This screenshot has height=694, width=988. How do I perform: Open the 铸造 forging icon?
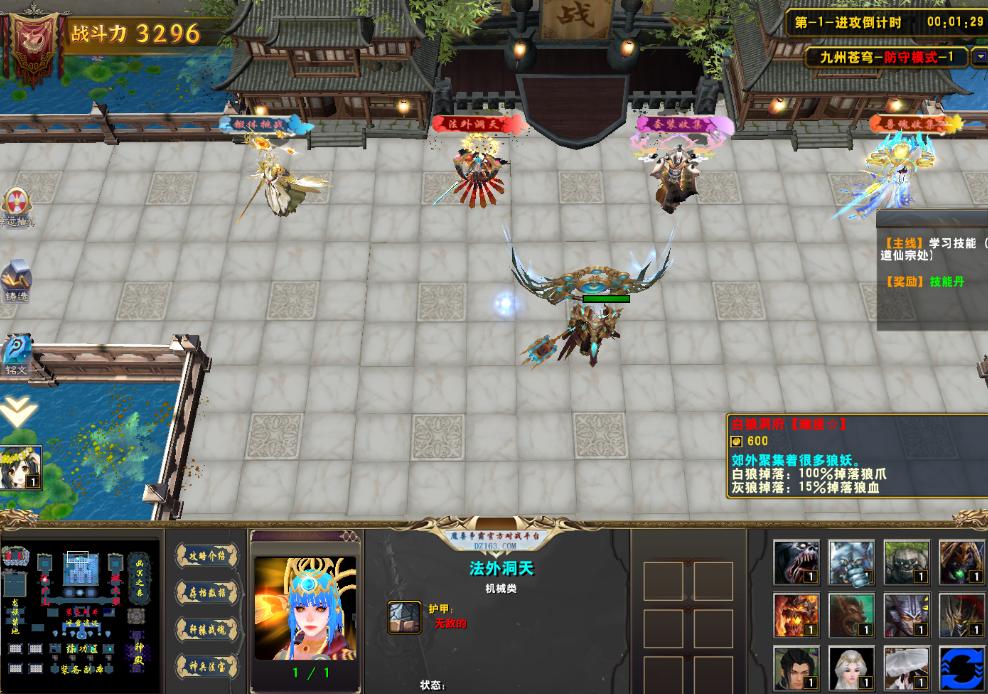(16, 280)
